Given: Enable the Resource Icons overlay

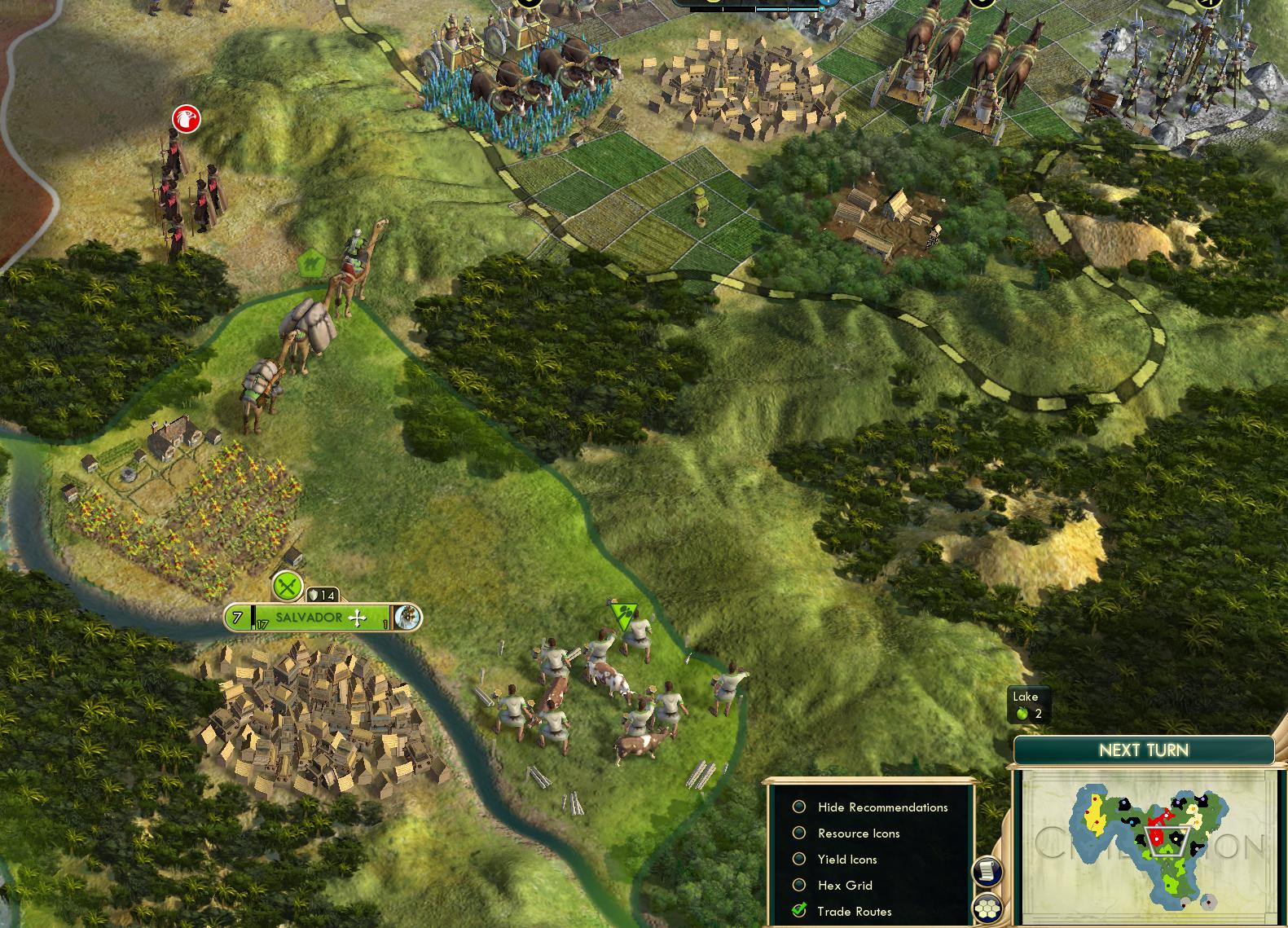Looking at the screenshot, I should 799,833.
